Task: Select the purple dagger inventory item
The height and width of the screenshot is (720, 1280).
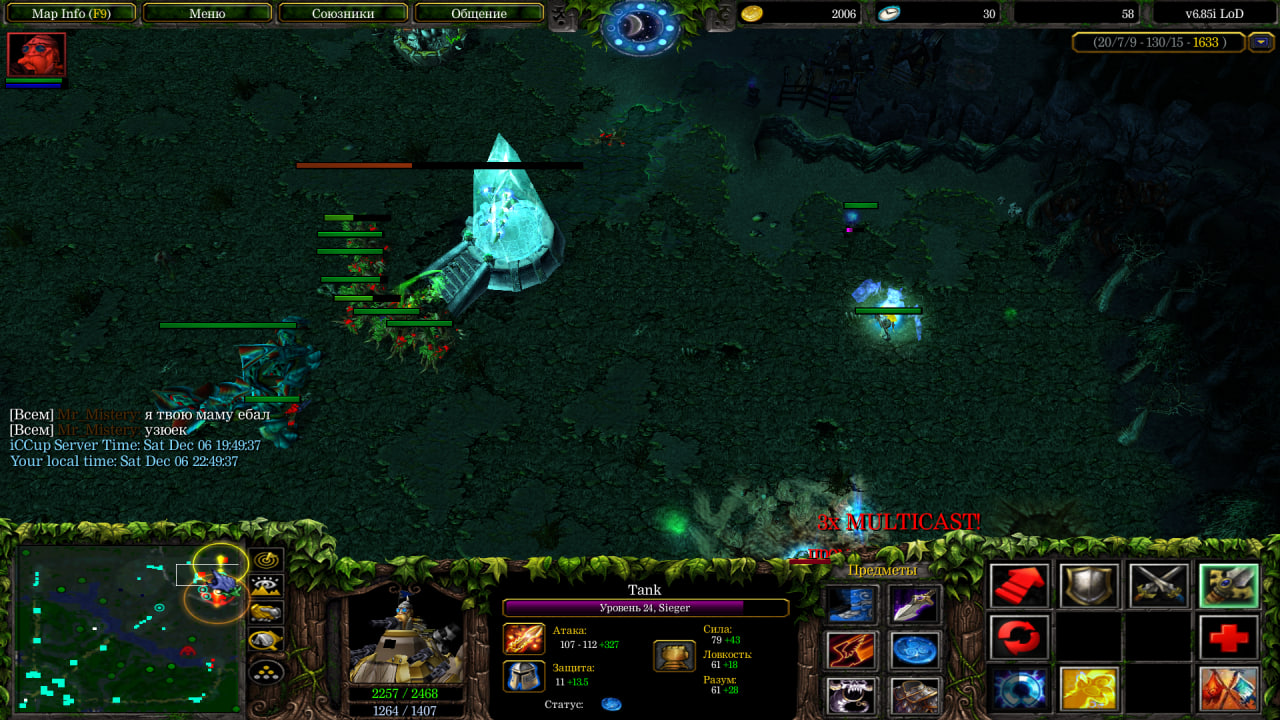Action: point(915,604)
